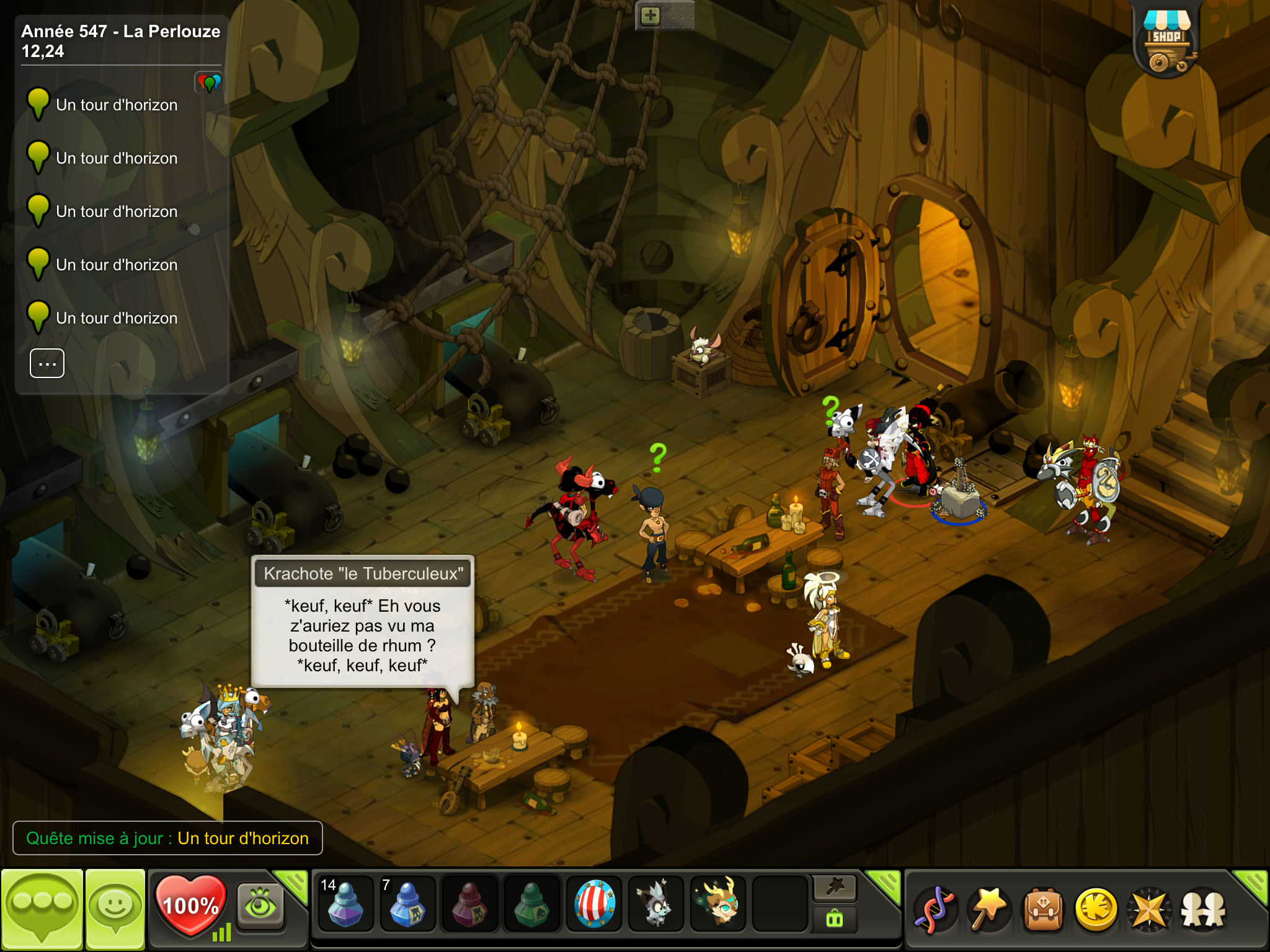1270x952 pixels.
Task: Expand quest list with the ellipsis button
Action: [x=47, y=364]
